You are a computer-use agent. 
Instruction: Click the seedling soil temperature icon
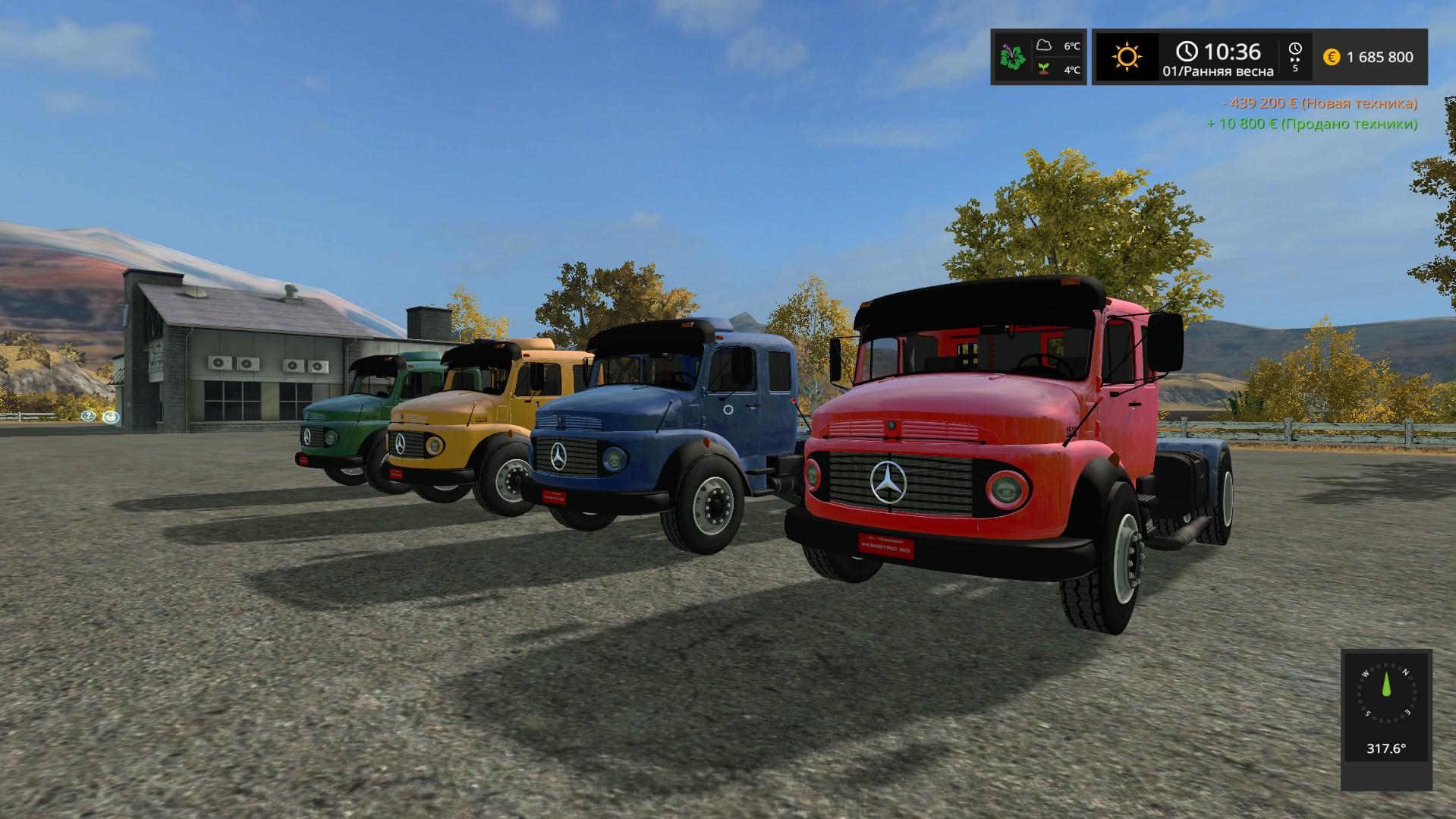coord(1045,69)
